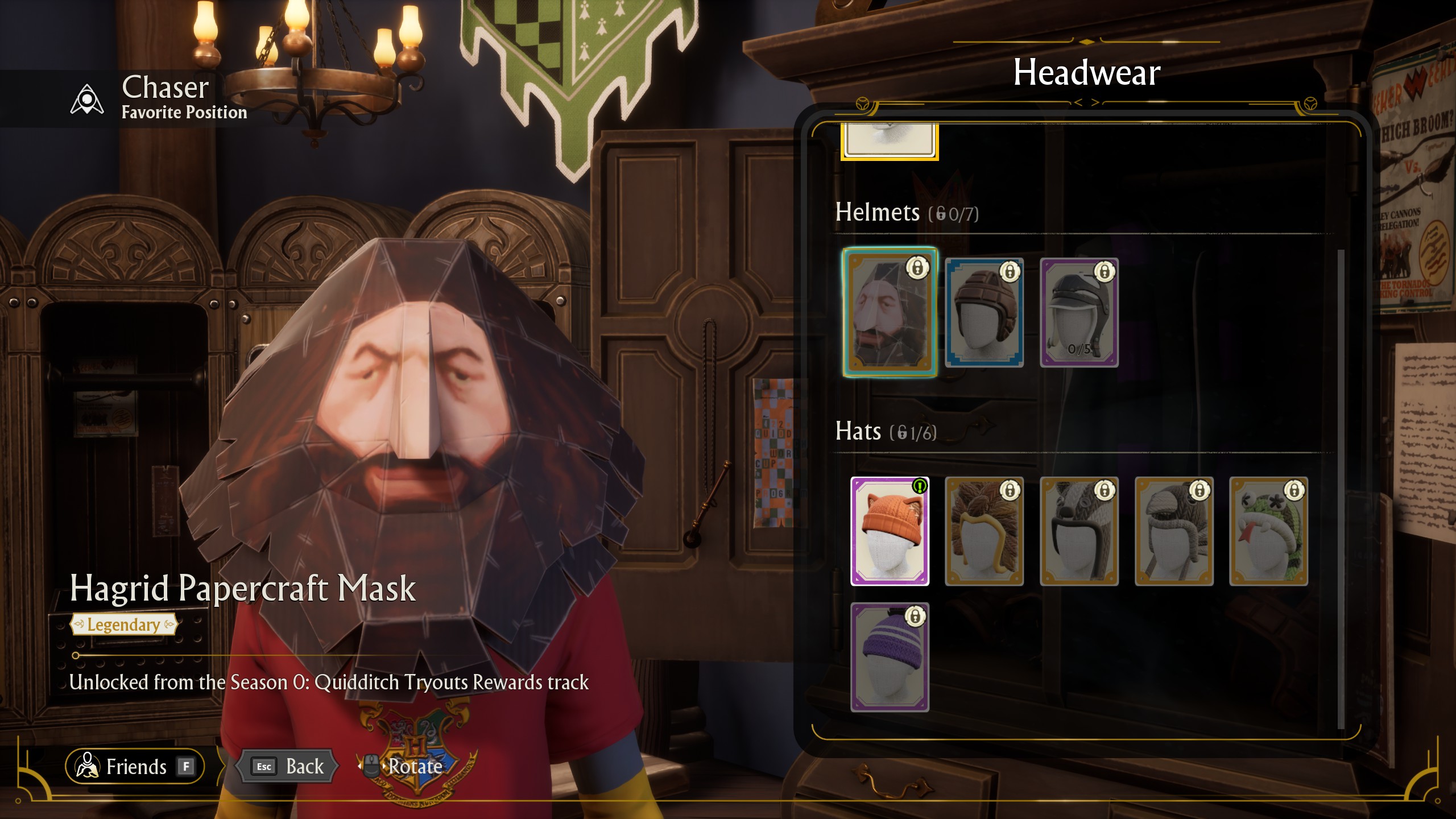Choose the knitted badger hat card
Image resolution: width=1456 pixels, height=819 pixels.
(1079, 531)
